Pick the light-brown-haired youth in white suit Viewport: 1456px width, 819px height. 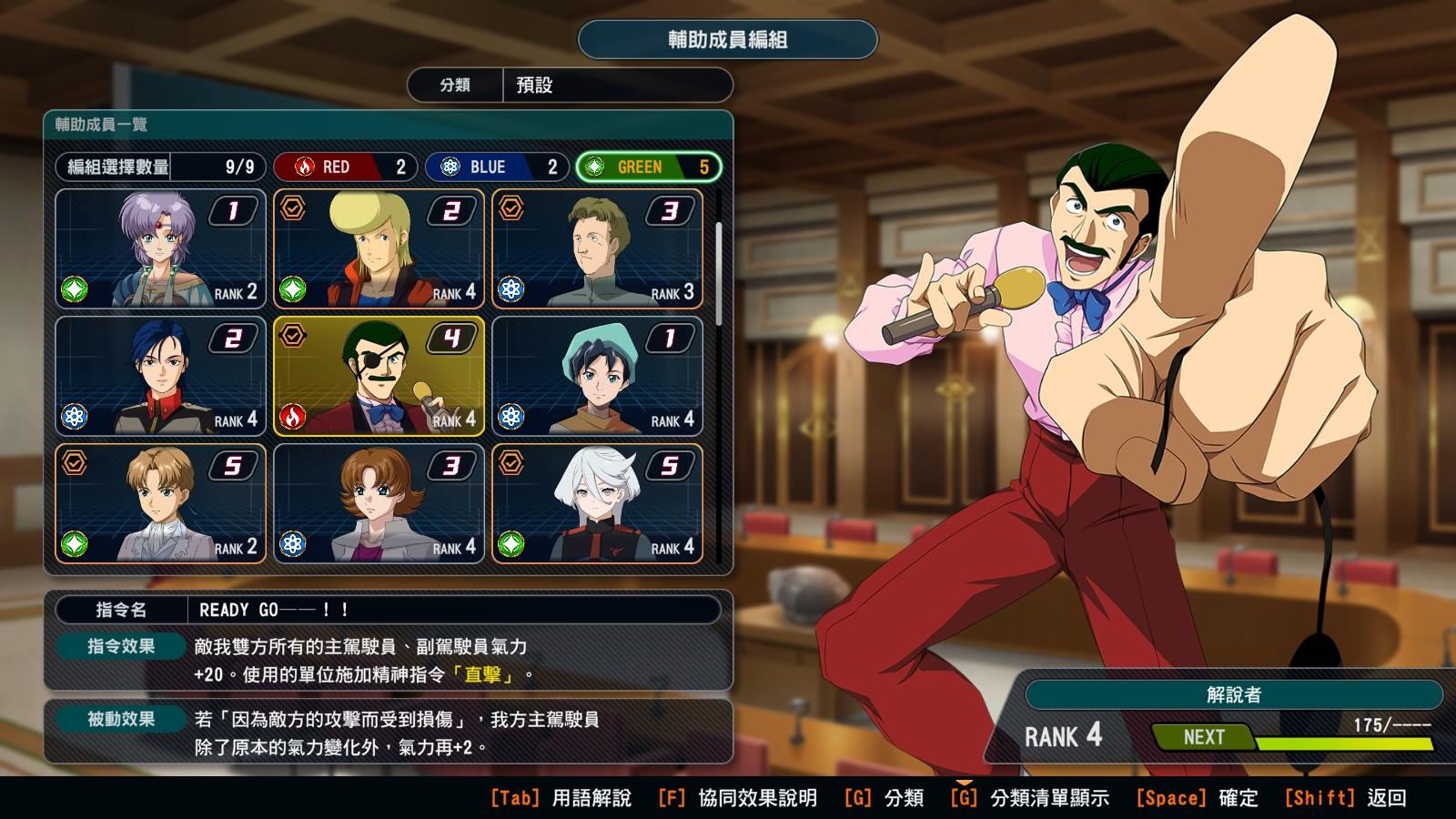(161, 504)
